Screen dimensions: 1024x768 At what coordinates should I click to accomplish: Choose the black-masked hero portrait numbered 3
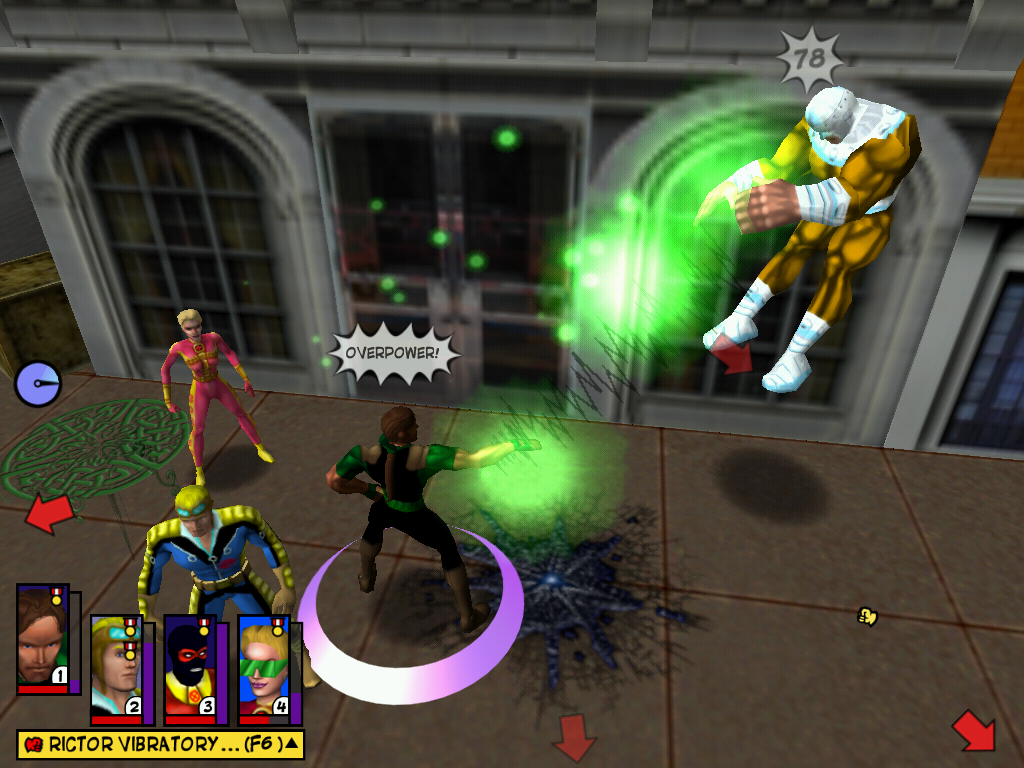[190, 667]
